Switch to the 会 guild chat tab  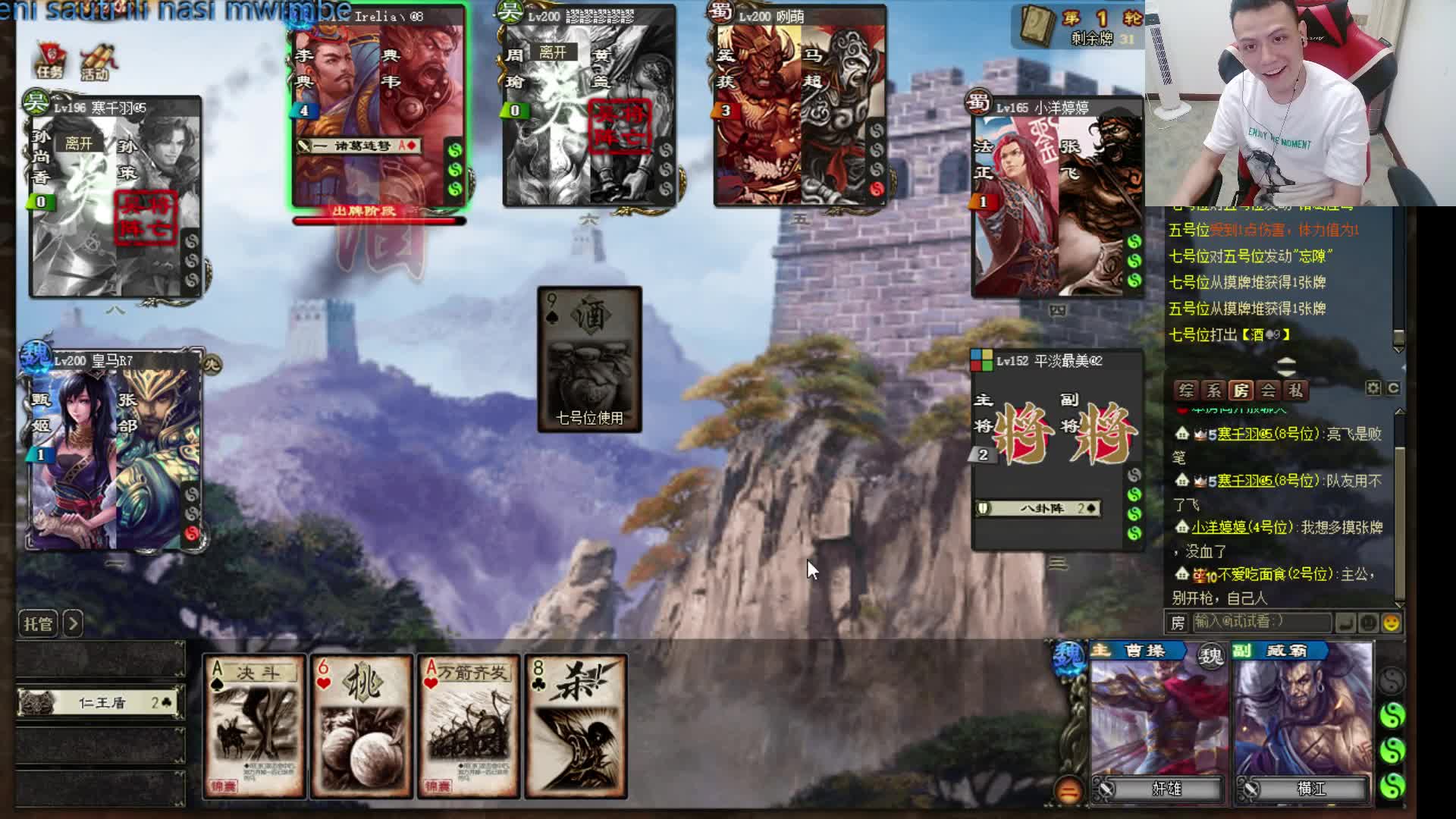point(1268,391)
